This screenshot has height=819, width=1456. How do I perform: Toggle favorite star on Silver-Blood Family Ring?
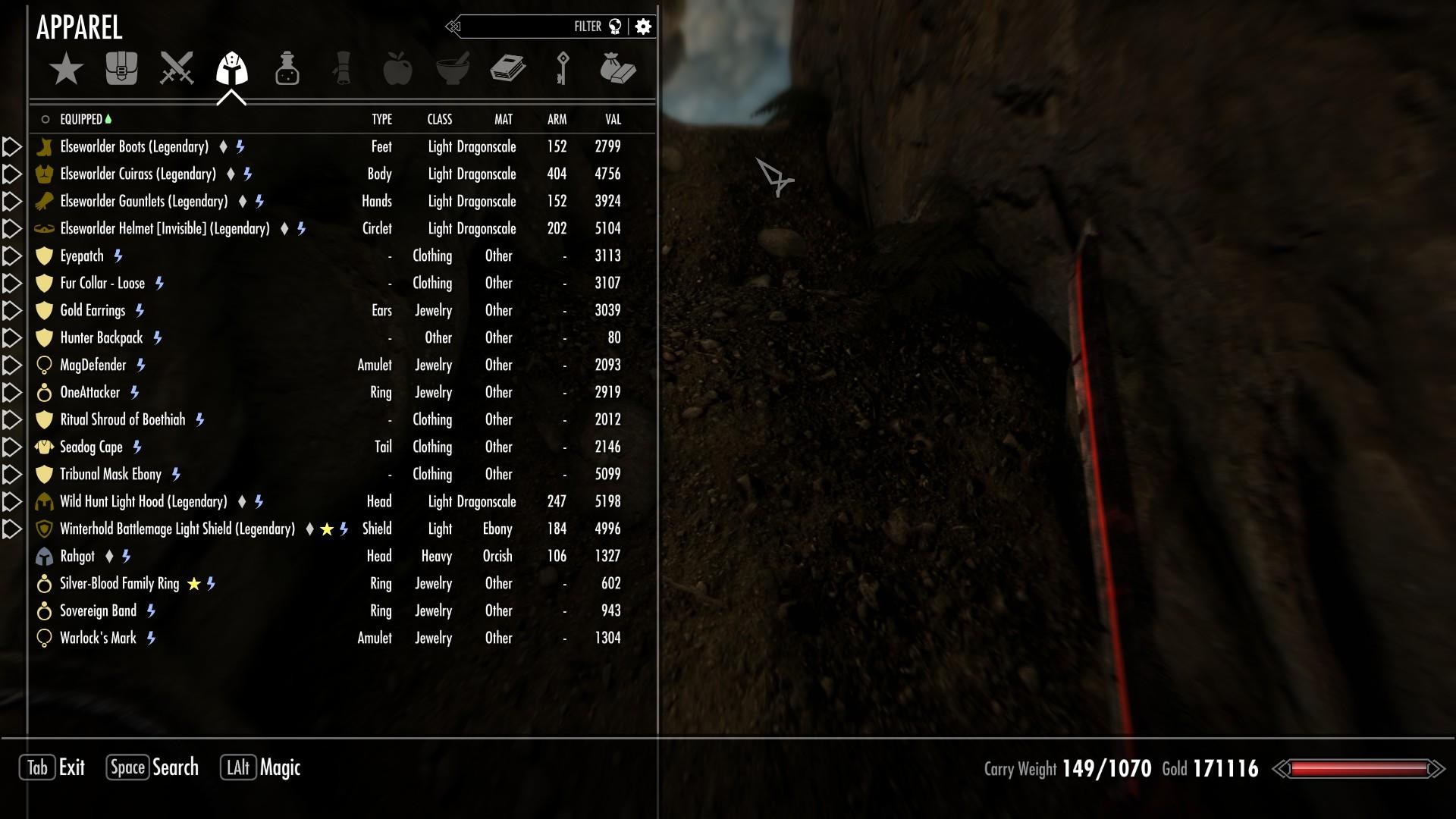193,584
